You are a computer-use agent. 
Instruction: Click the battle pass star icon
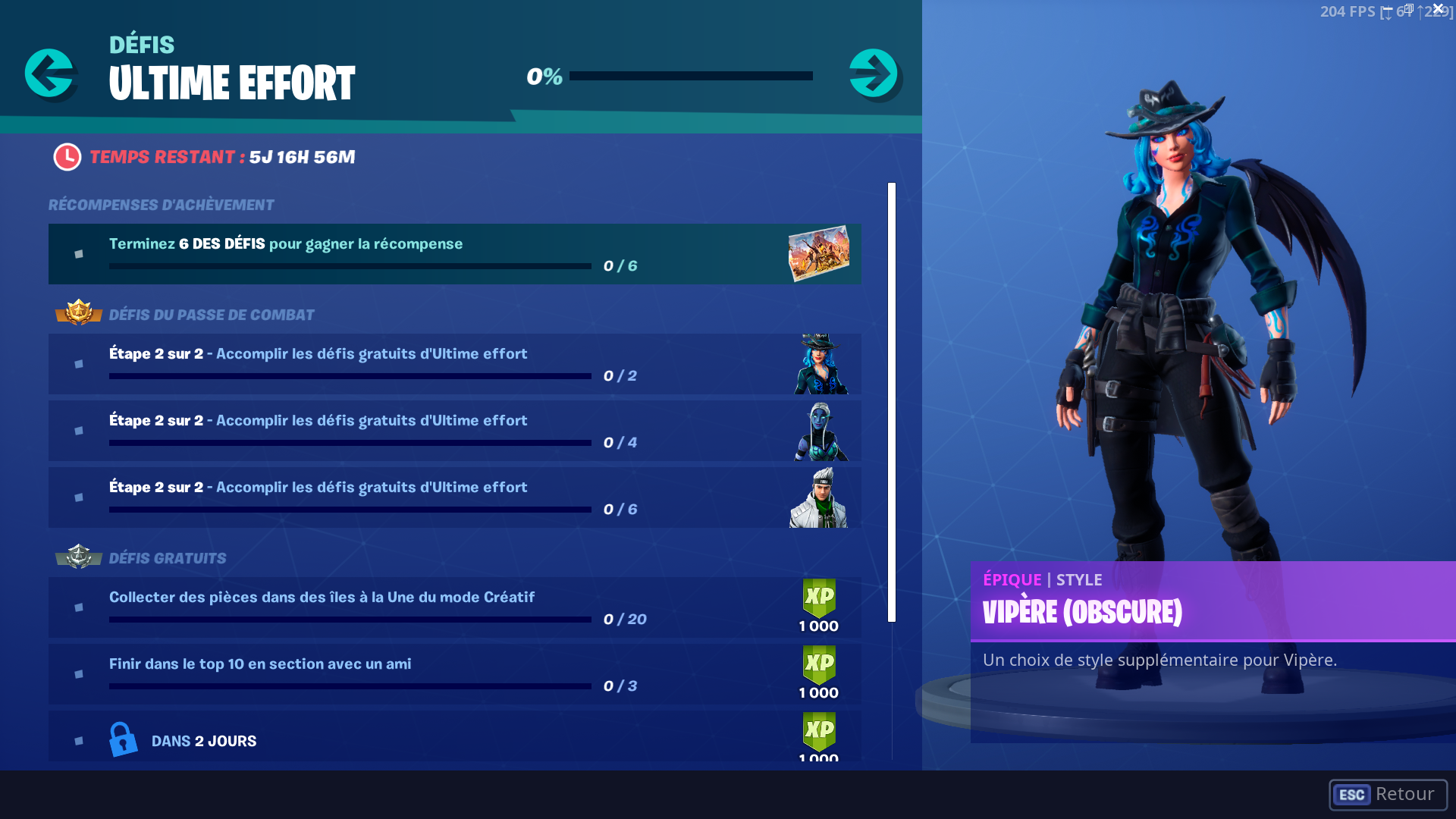78,313
